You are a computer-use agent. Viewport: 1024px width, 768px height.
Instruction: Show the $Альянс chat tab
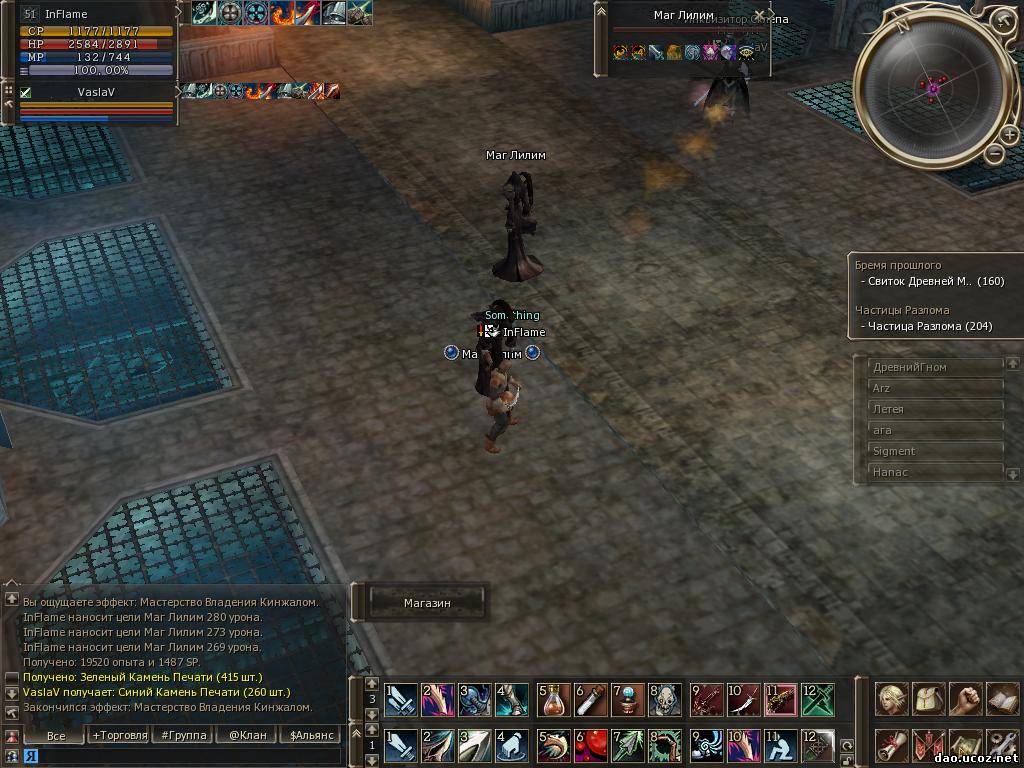309,736
